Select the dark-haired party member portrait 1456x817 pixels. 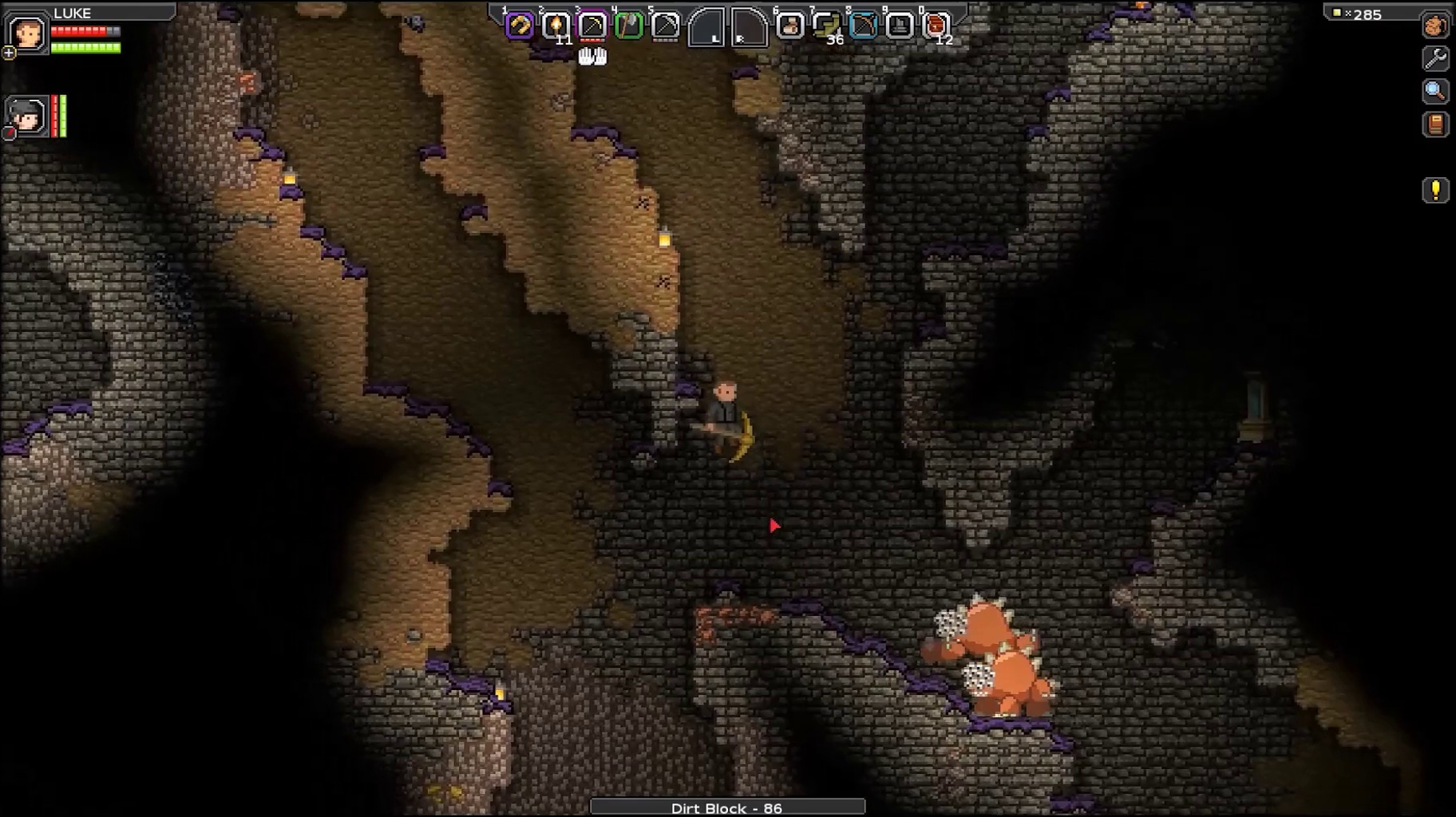[27, 116]
